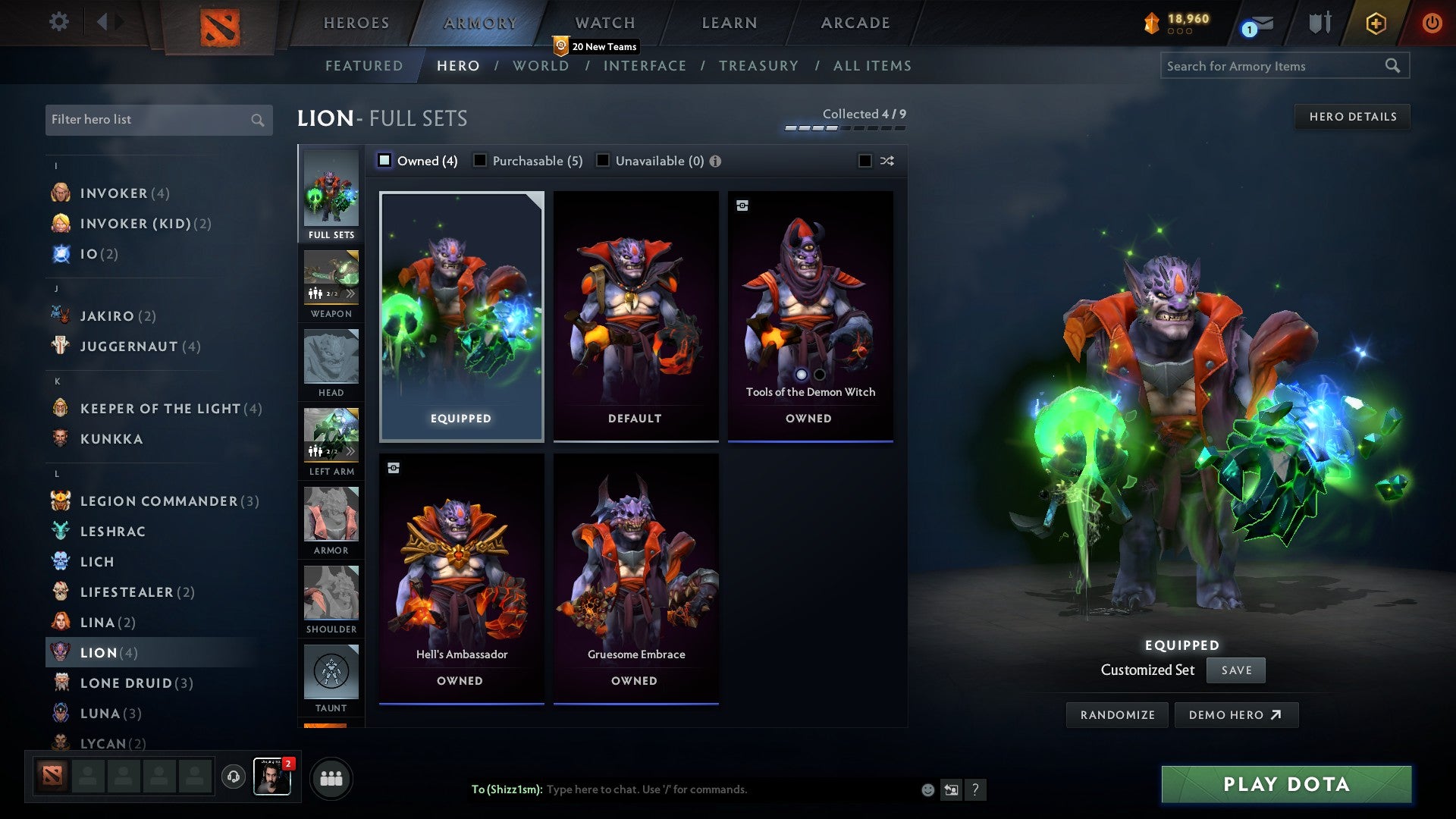Screen dimensions: 1456x819
Task: Open the emoticon picker in chat bar
Action: point(927,789)
